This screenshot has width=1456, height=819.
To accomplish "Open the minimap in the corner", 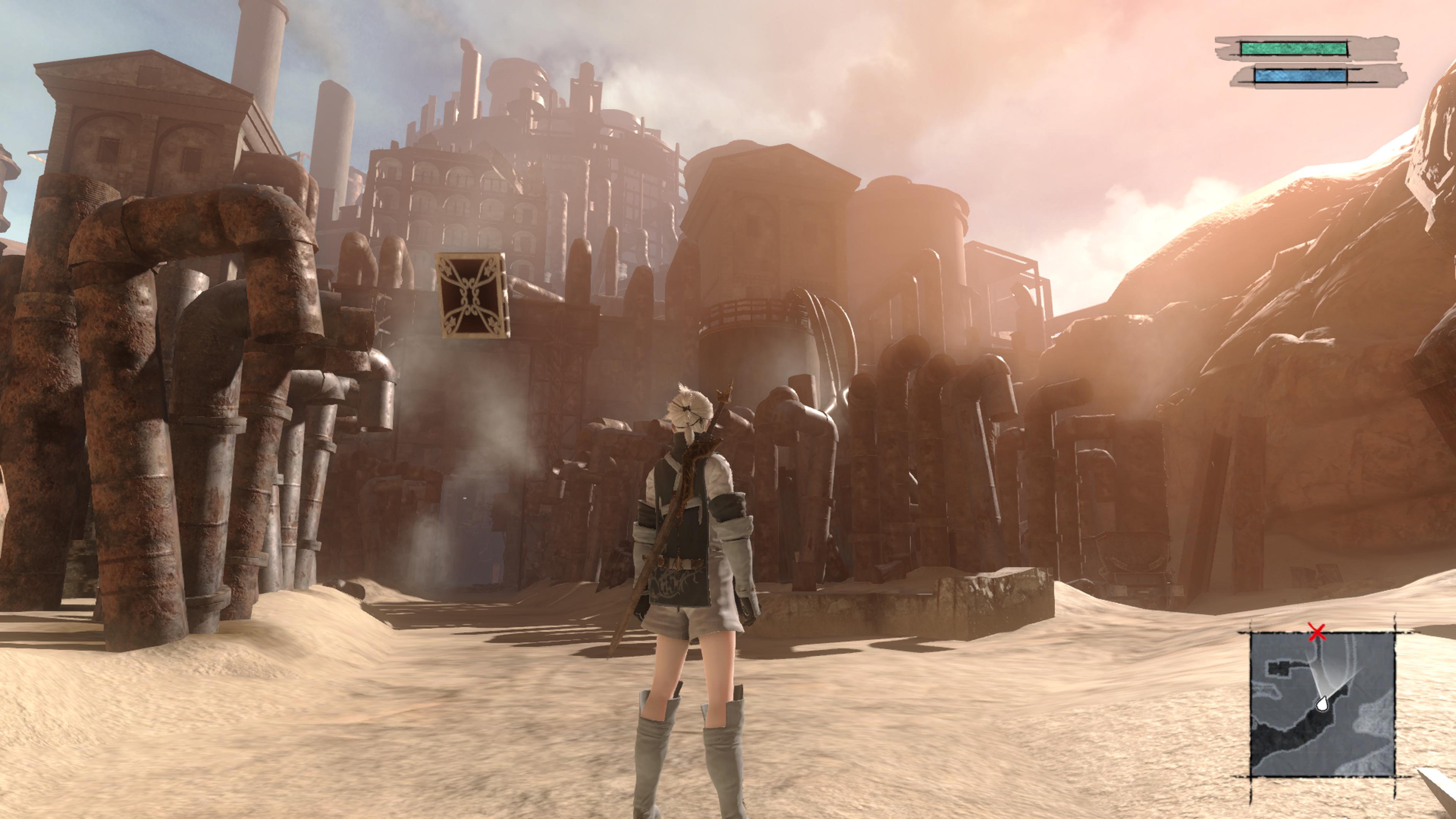I will (1322, 704).
